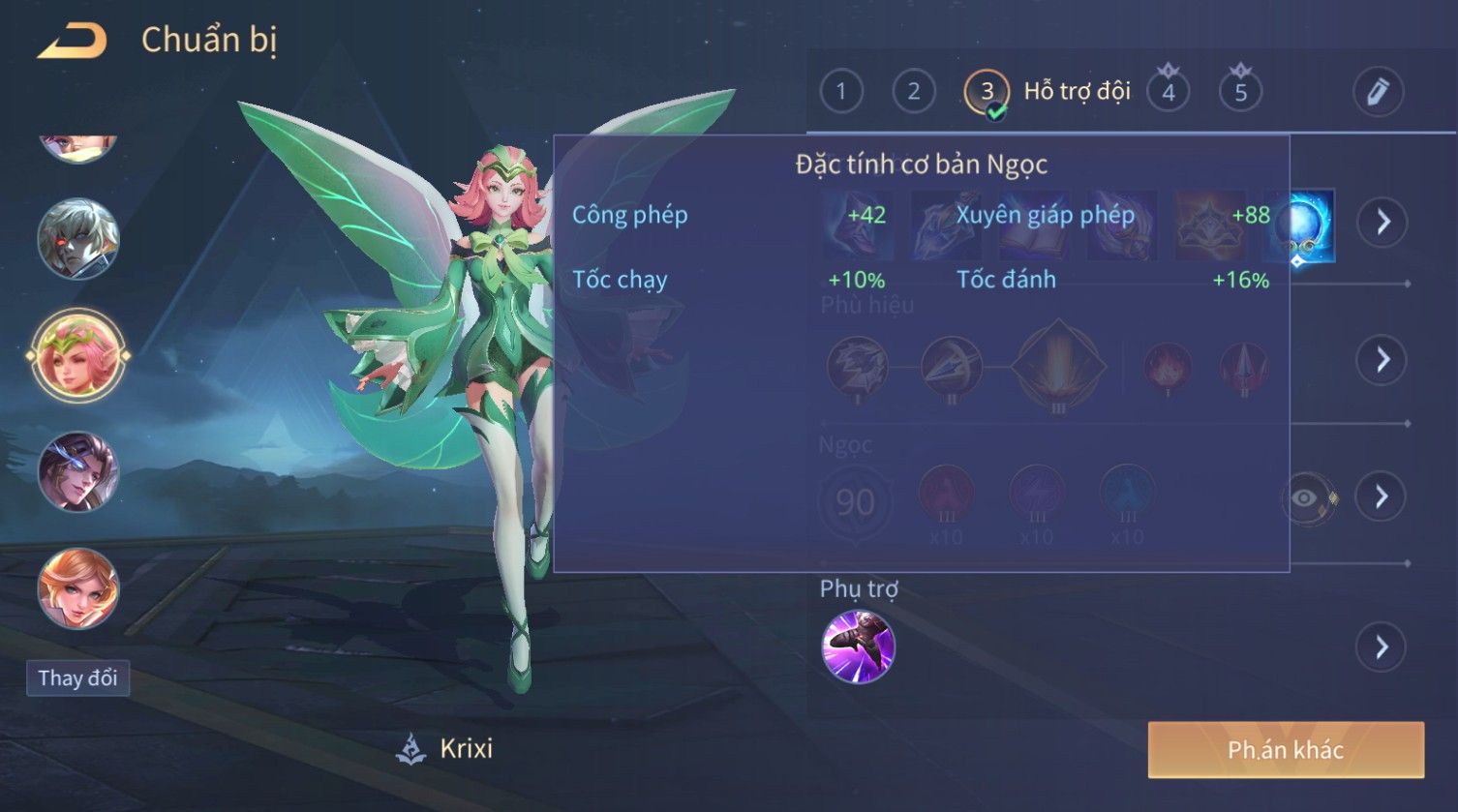Choose the dark-haired hero with blue visor
Viewport: 1458px width, 812px height.
(77, 472)
